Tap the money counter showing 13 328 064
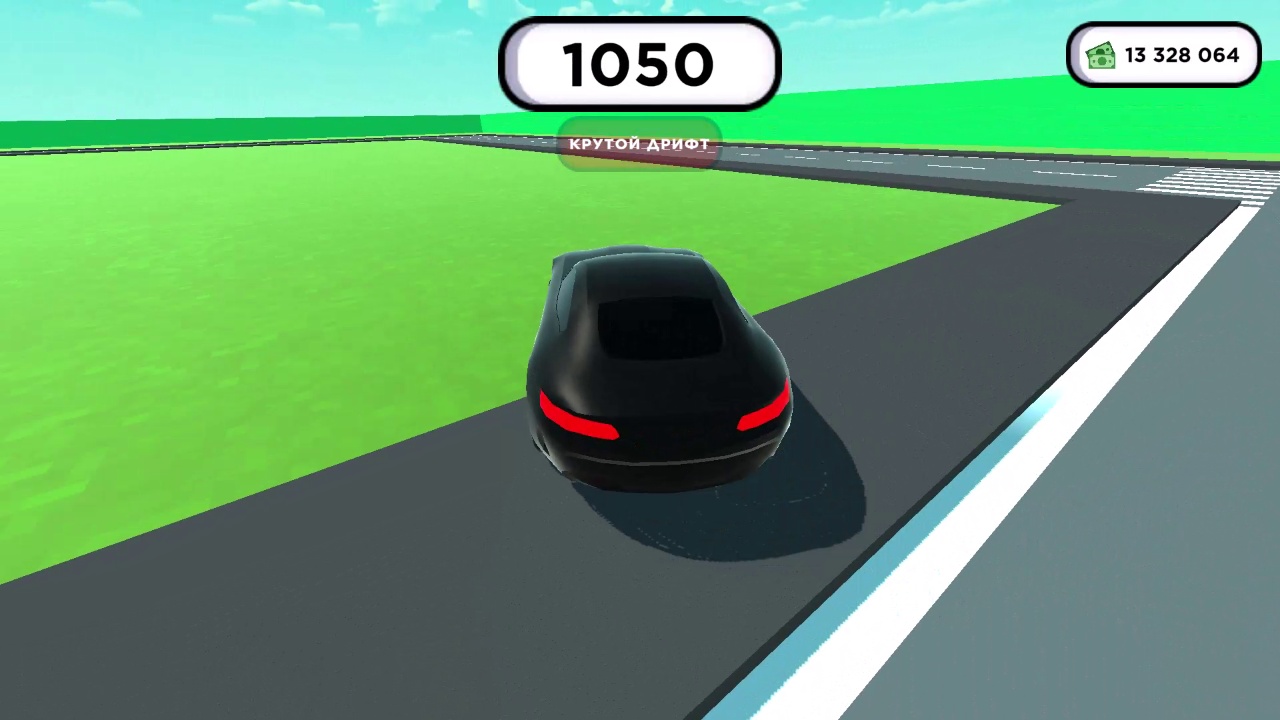1280x720 pixels. coord(1181,56)
